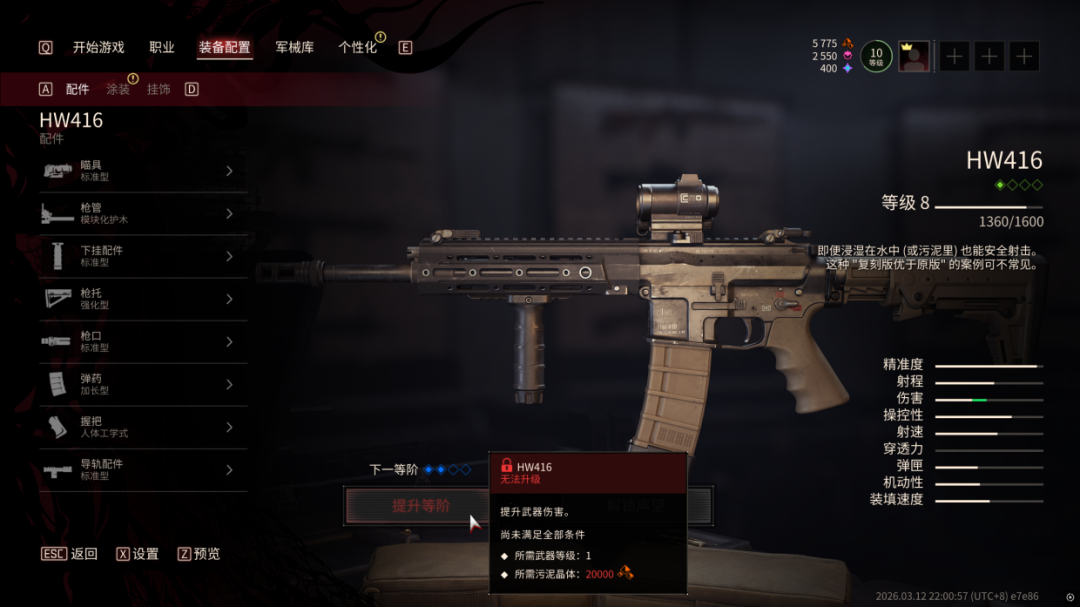Select the 装备配置 tab
Image resolution: width=1080 pixels, height=607 pixels.
click(224, 47)
